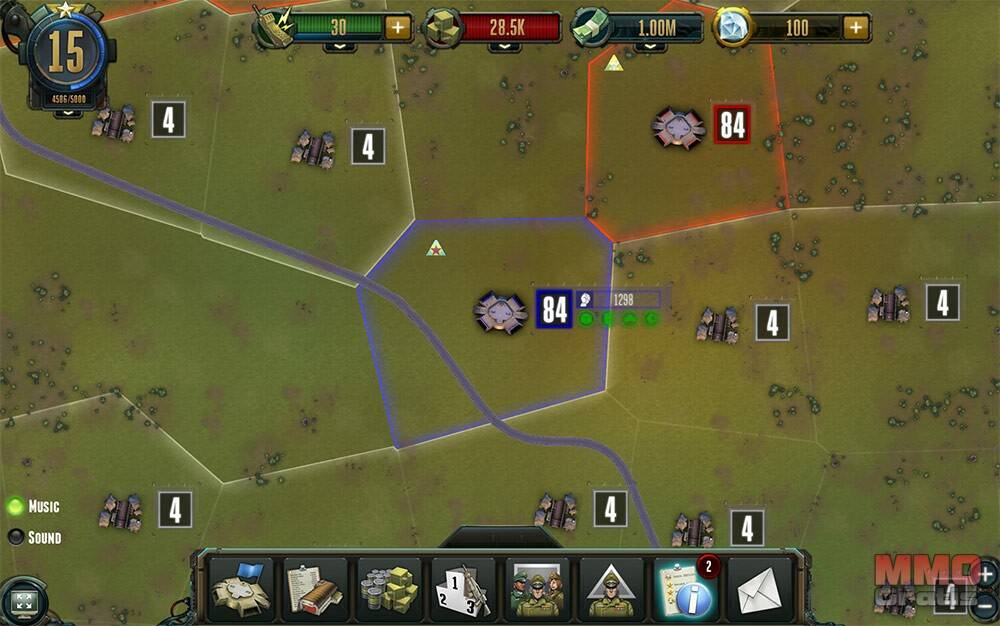
Task: Open the mail envelope
Action: 760,589
